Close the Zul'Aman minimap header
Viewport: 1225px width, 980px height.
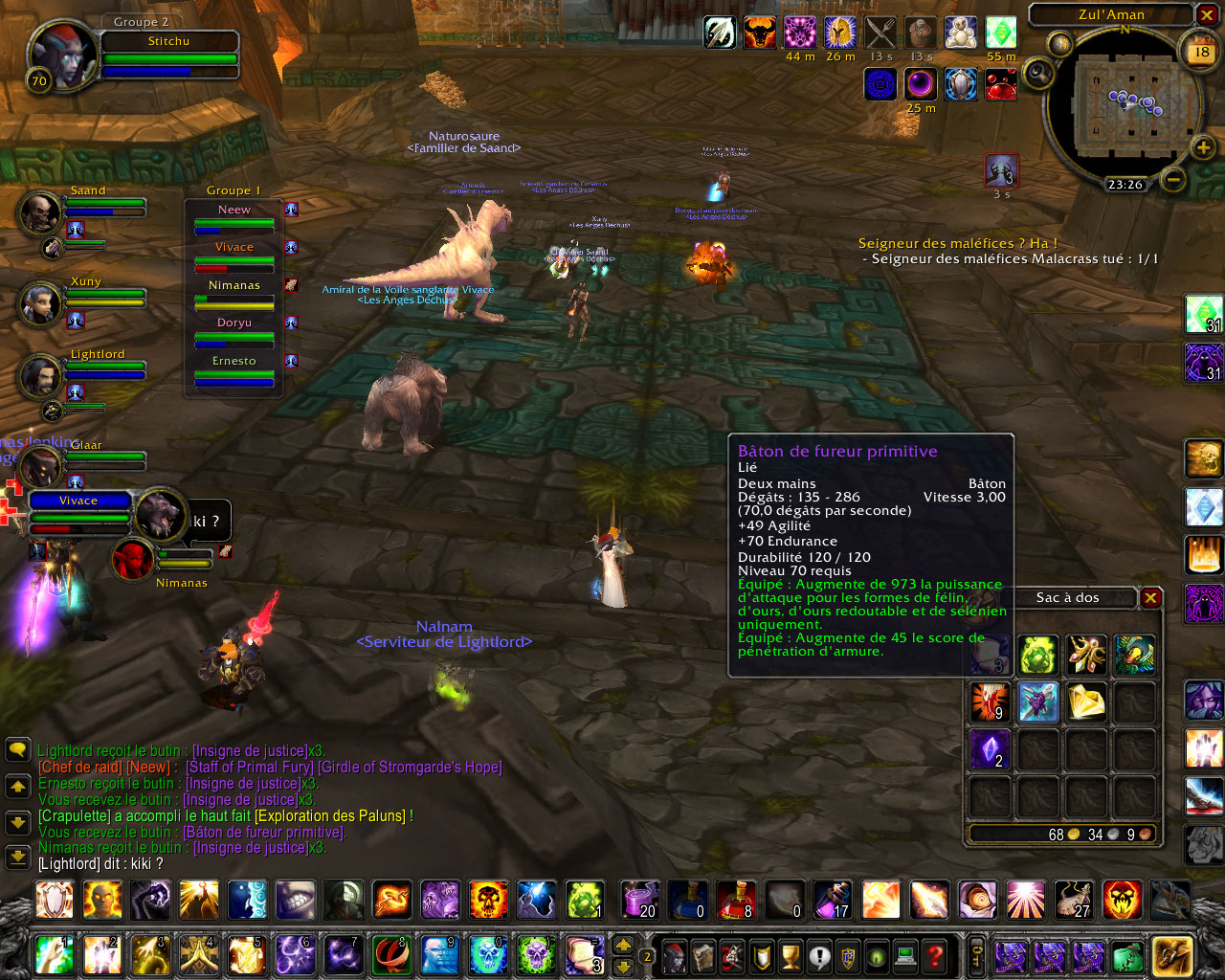click(1206, 14)
